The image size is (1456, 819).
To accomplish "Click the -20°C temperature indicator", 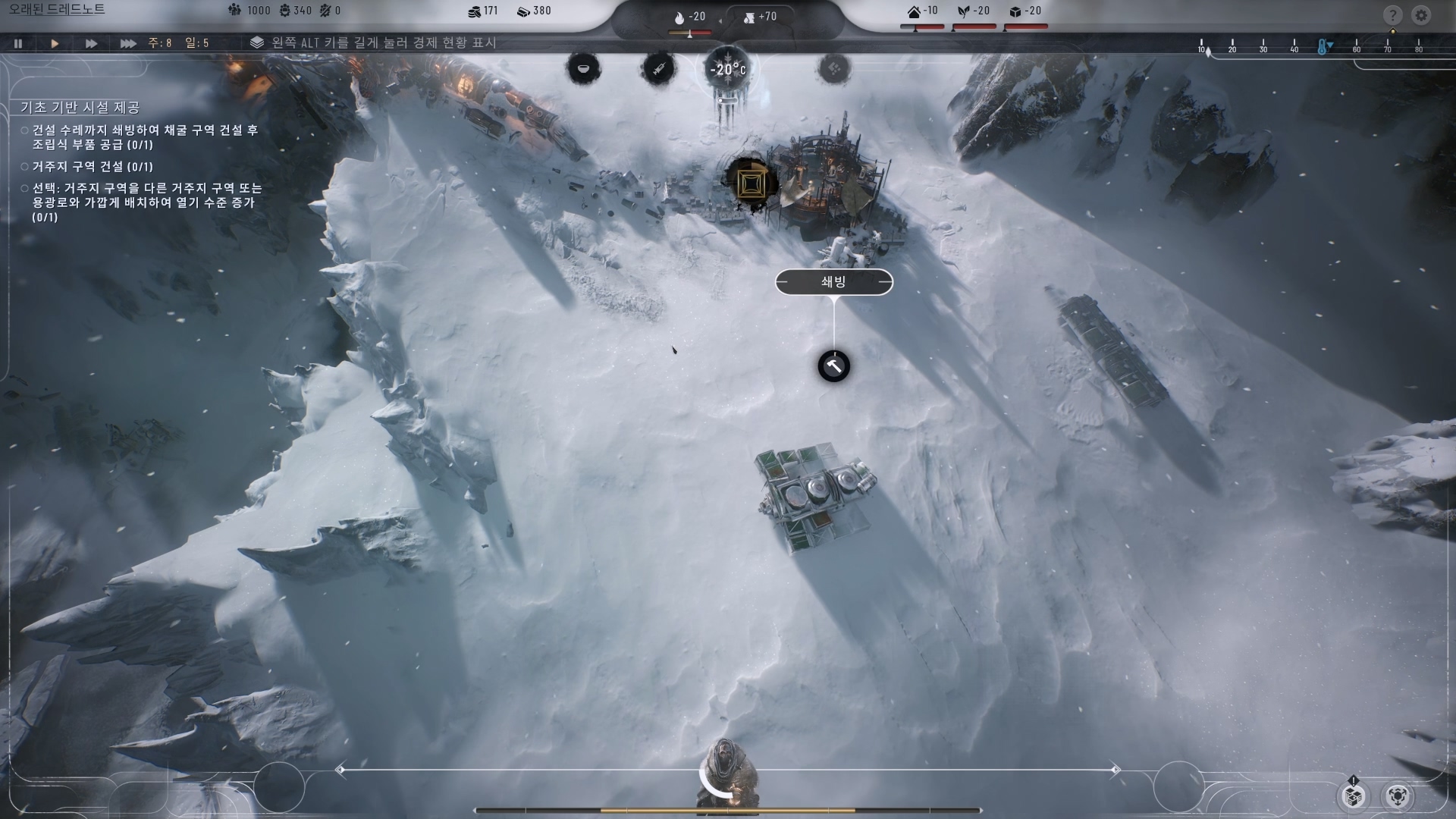I will [727, 70].
